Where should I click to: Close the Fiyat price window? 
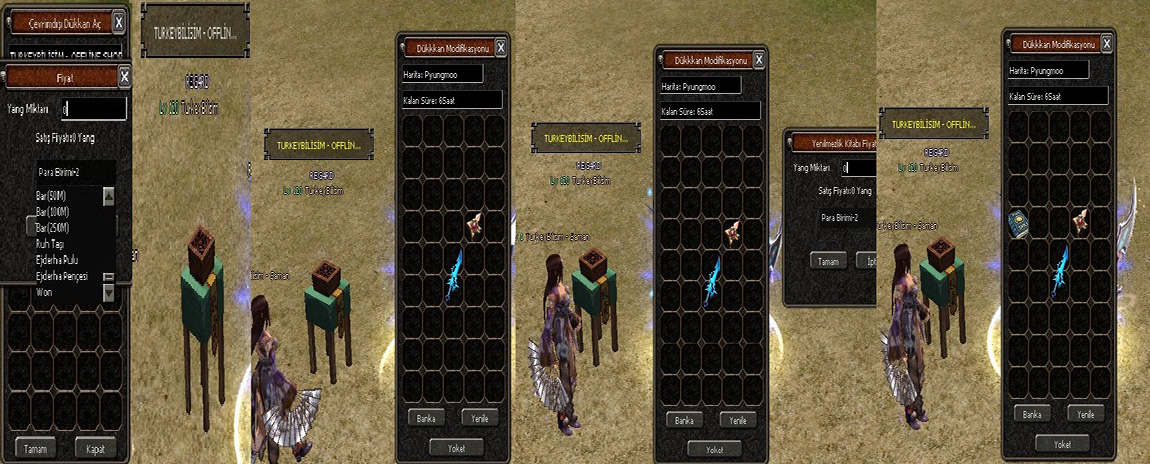click(x=124, y=76)
